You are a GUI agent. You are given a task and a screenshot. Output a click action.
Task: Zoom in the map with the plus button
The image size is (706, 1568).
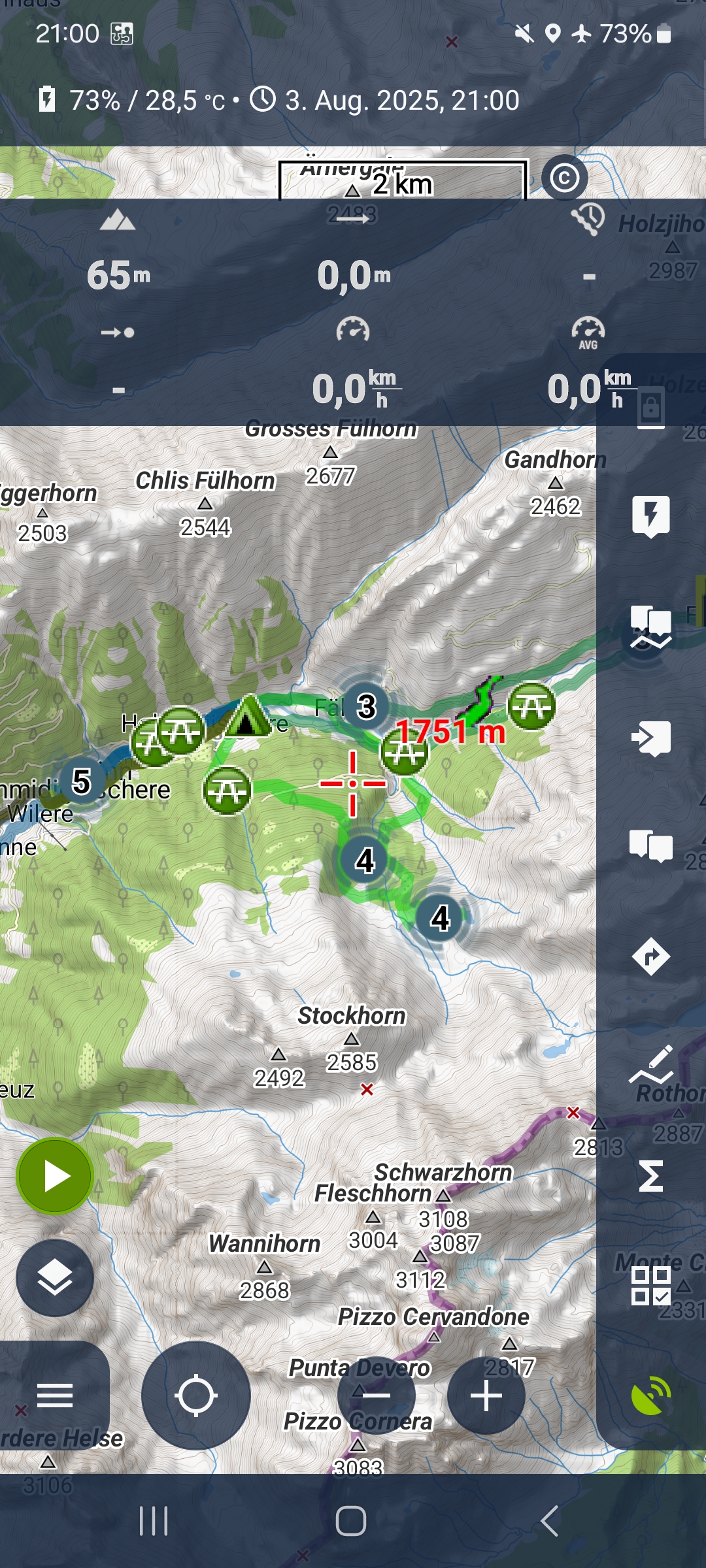(x=486, y=1396)
